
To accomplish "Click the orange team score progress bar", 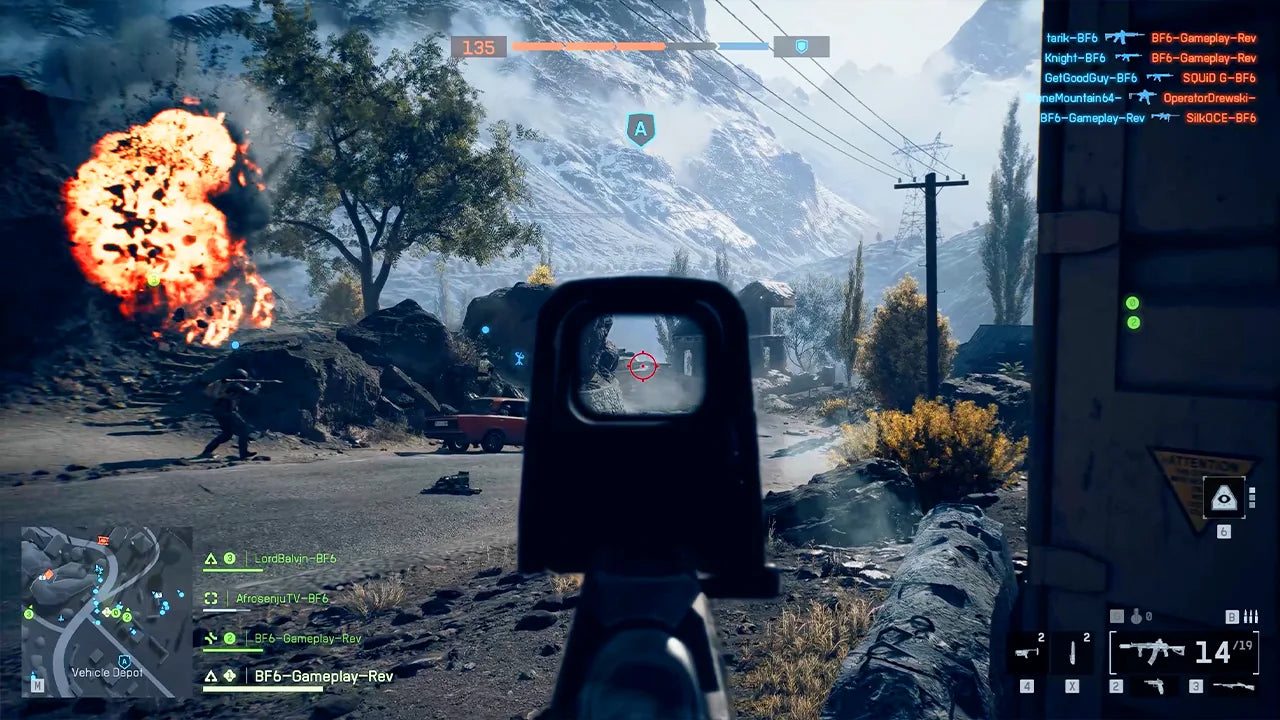I will coord(590,45).
